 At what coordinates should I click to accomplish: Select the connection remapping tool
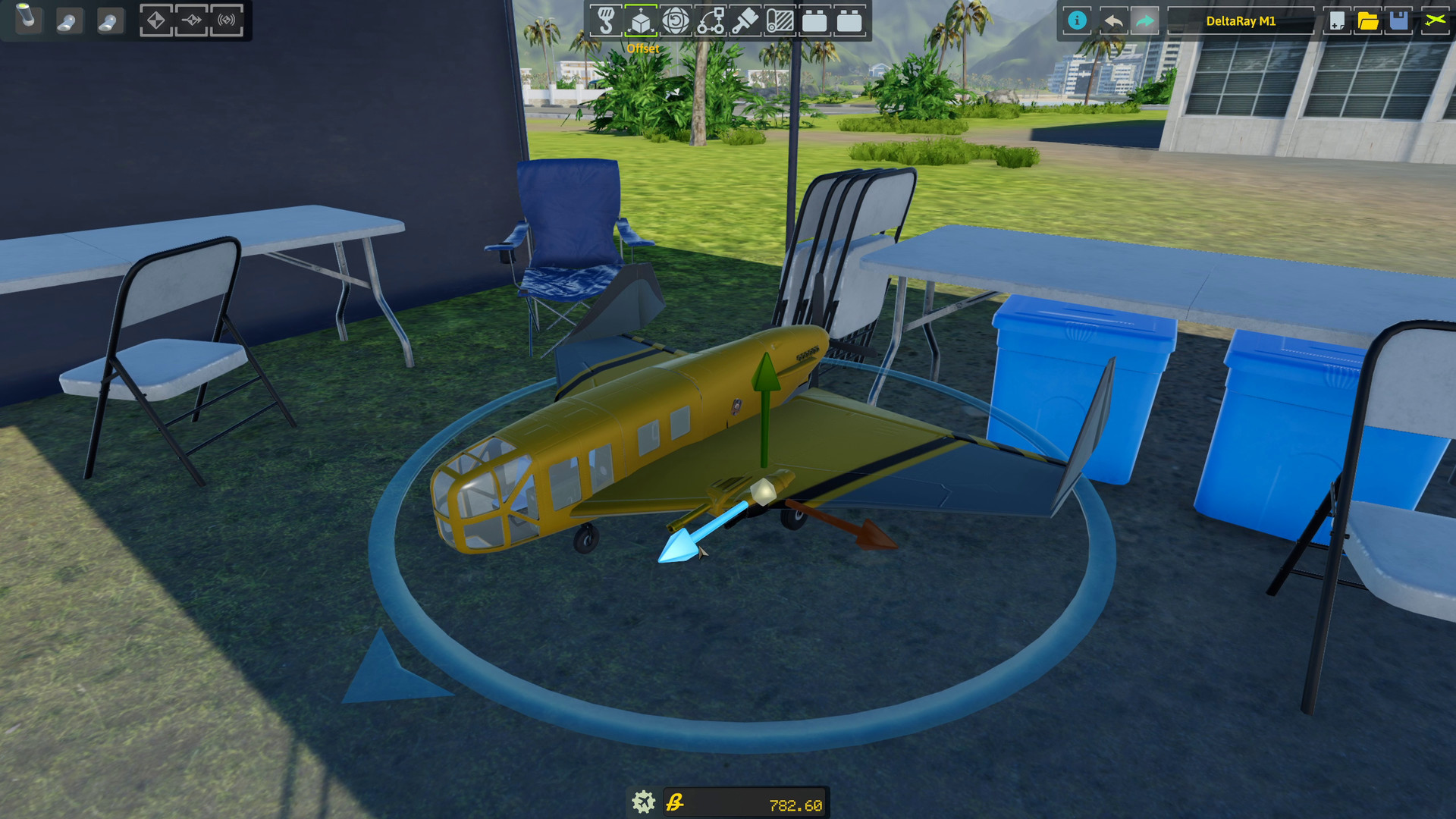[711, 21]
